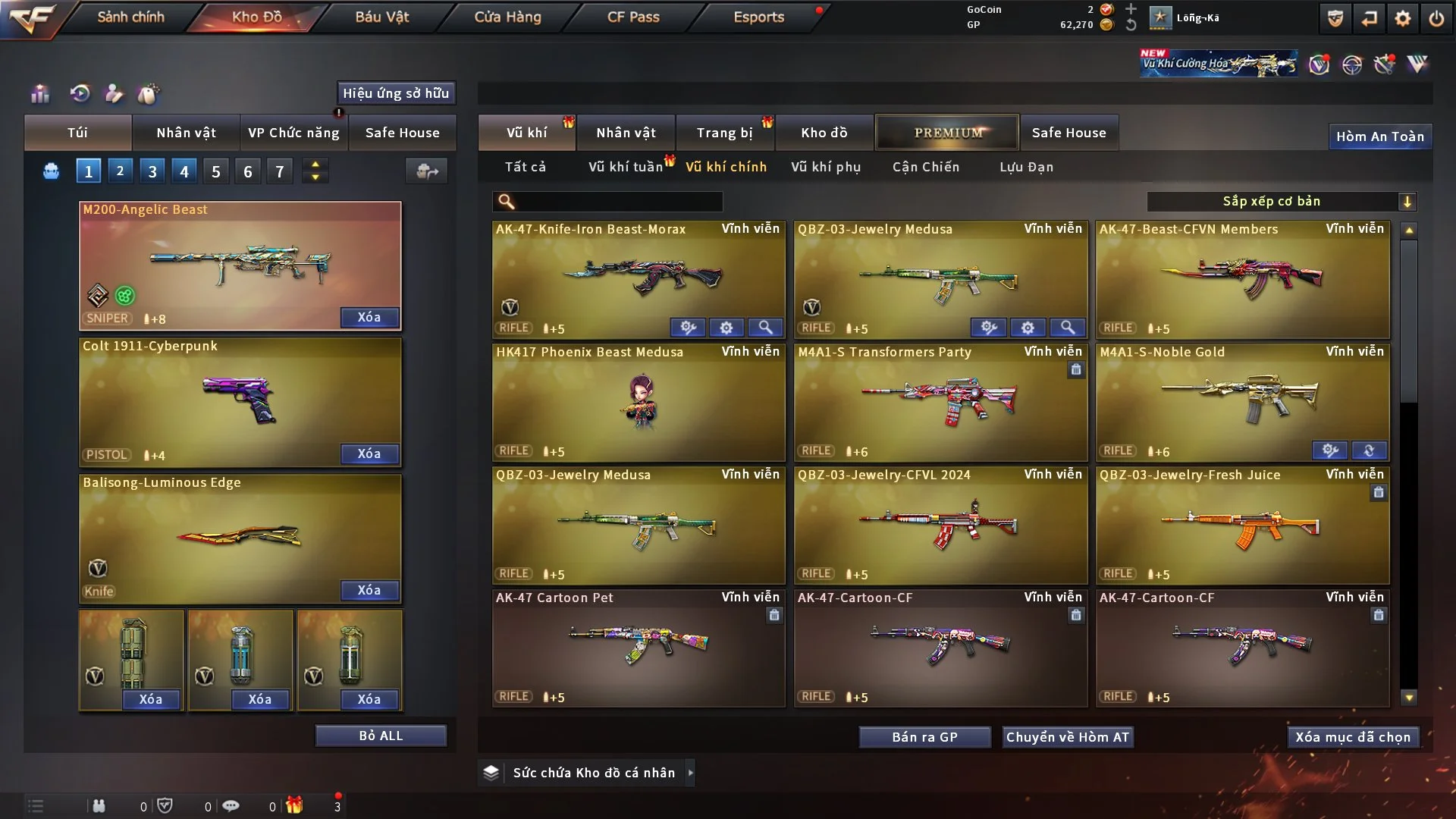
Task: Remove the M200-Angelic Beast sniper
Action: click(369, 317)
